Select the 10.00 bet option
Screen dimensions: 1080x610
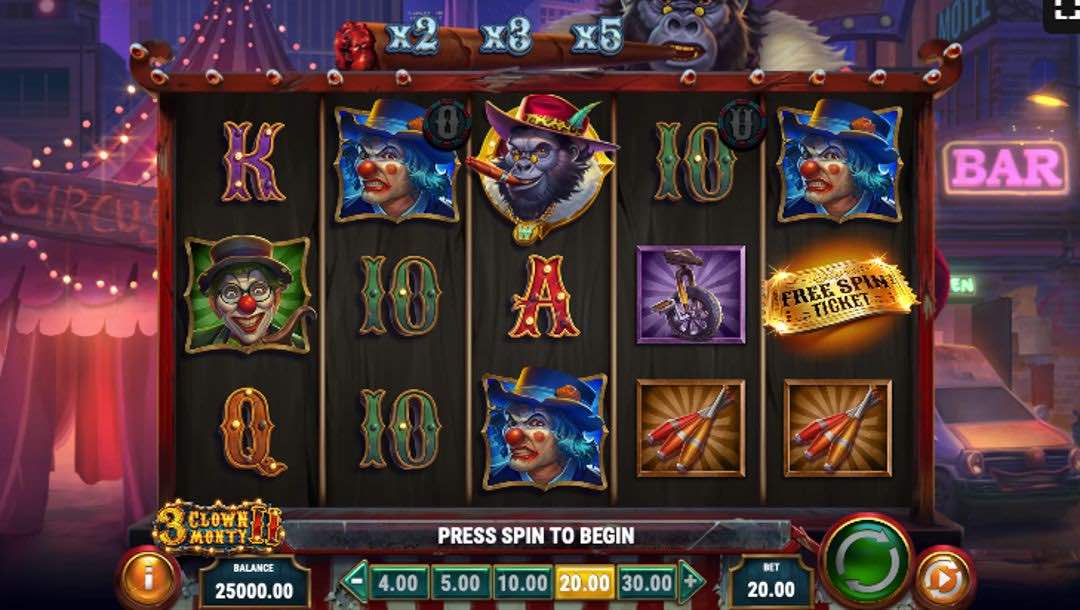click(522, 582)
